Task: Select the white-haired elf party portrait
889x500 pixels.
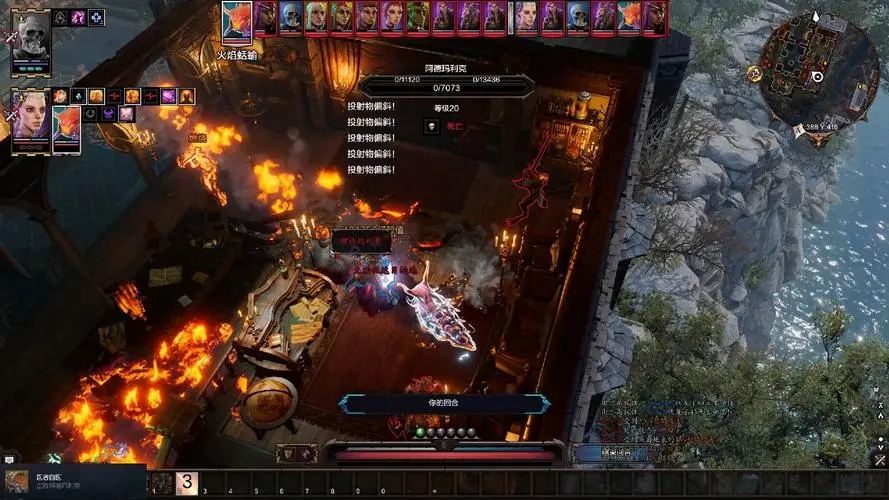Action: pos(30,118)
